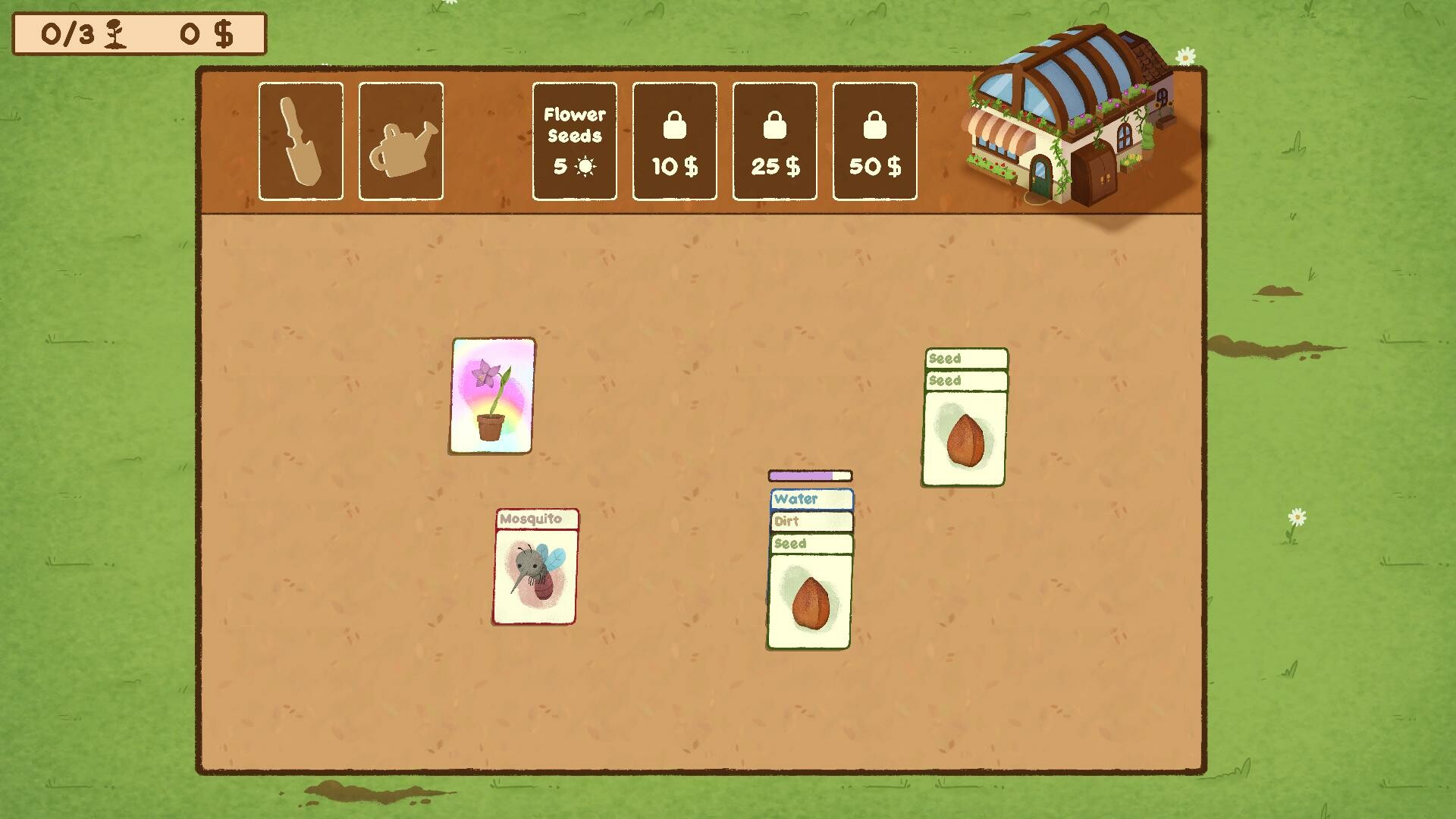Expand the top Seed label on the right card stack
Viewport: 1456px width, 819px height.
[x=965, y=358]
